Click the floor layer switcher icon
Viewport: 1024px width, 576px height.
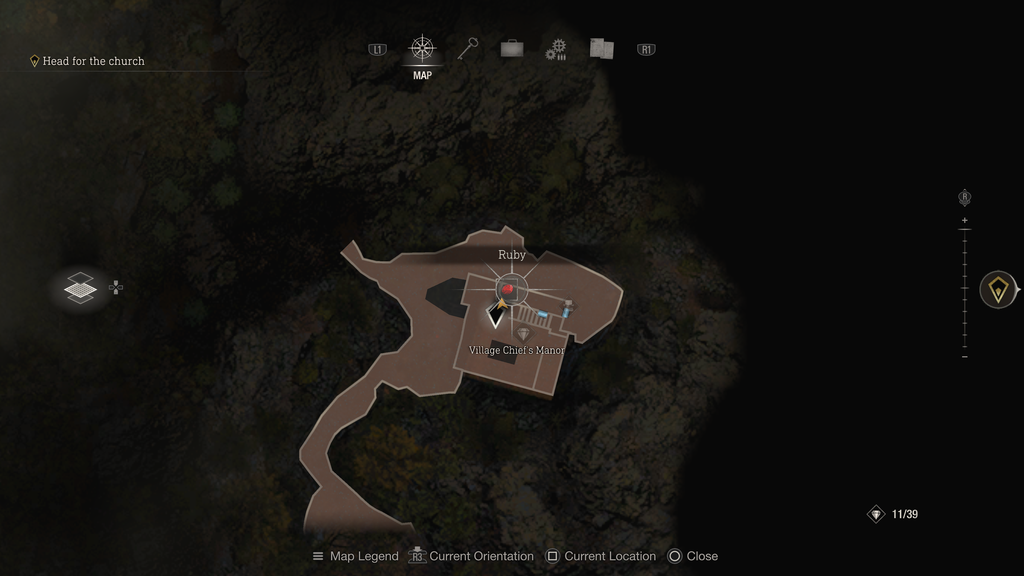click(x=81, y=288)
